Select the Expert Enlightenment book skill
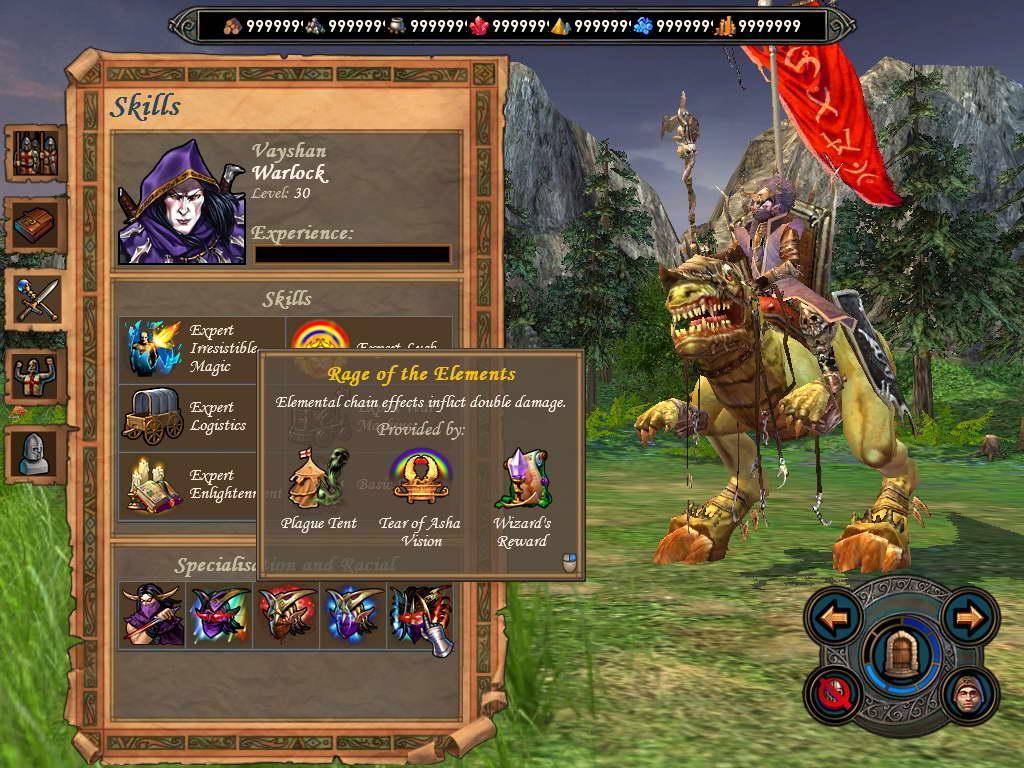Image resolution: width=1024 pixels, height=768 pixels. pos(153,484)
